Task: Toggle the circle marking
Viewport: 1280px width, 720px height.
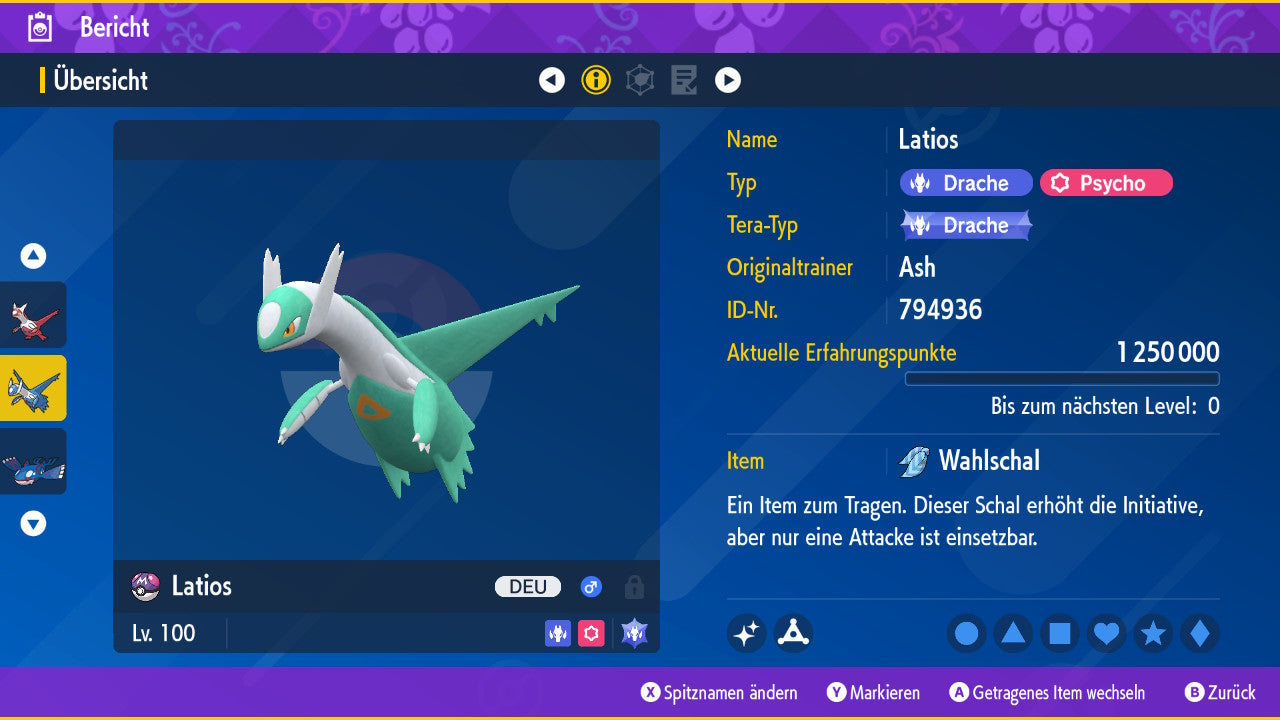Action: coord(966,633)
